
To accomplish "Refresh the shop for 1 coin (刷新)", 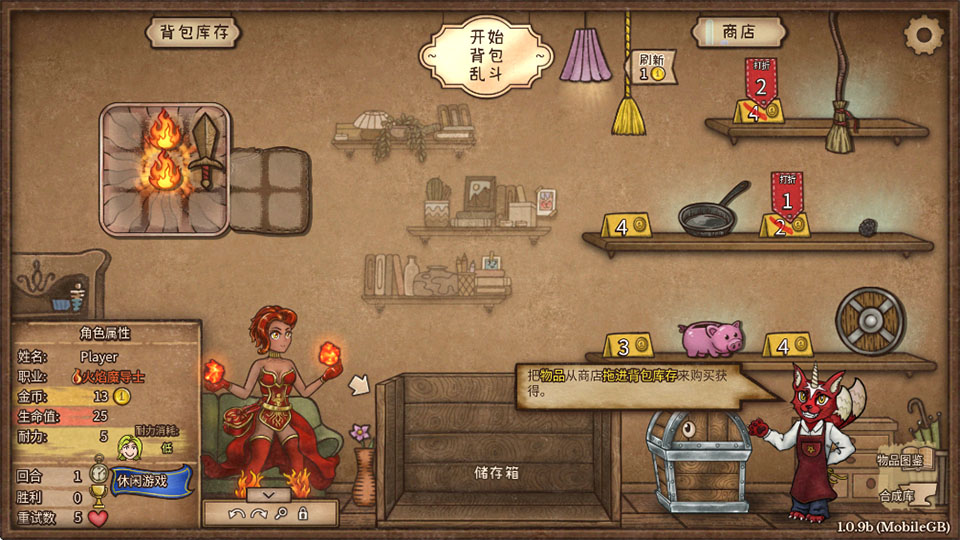I will tap(652, 65).
